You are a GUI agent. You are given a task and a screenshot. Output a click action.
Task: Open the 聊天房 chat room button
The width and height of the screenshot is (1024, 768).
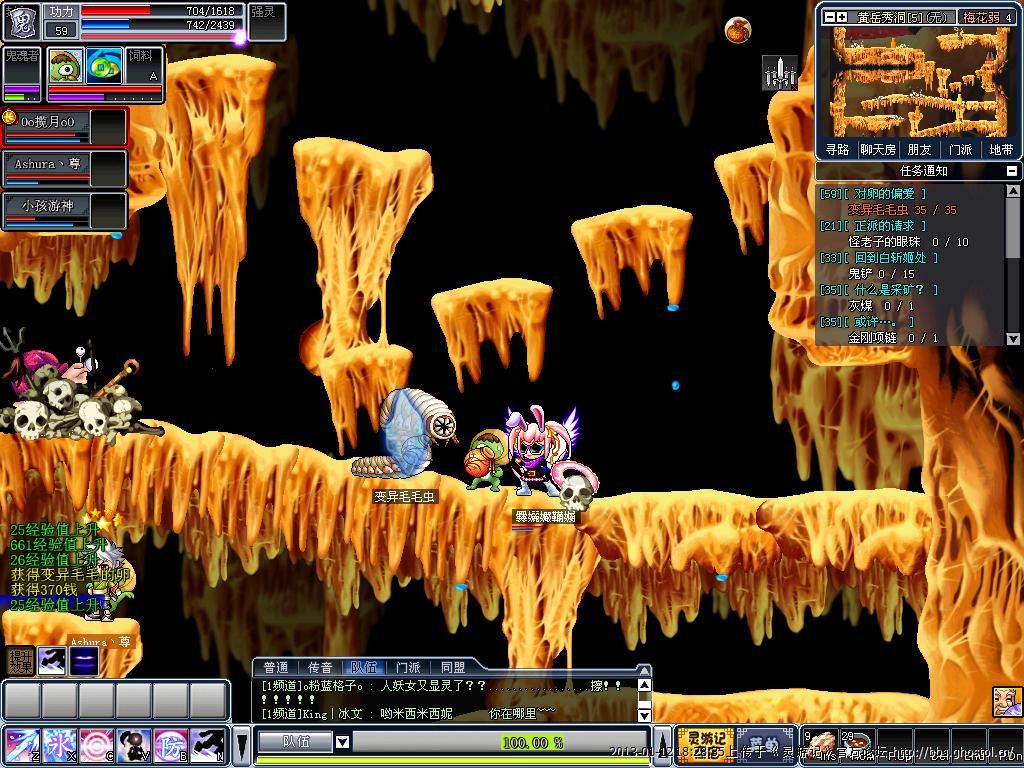pos(878,150)
